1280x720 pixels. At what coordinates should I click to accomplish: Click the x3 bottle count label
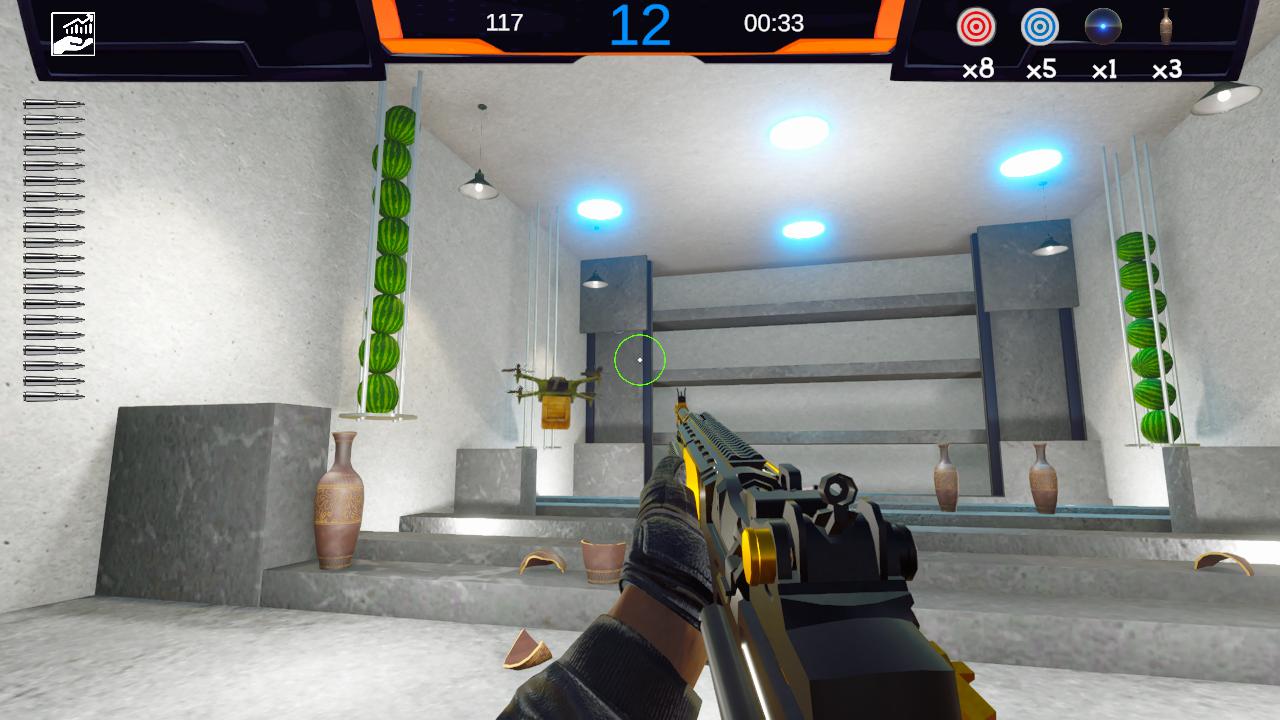(1166, 70)
